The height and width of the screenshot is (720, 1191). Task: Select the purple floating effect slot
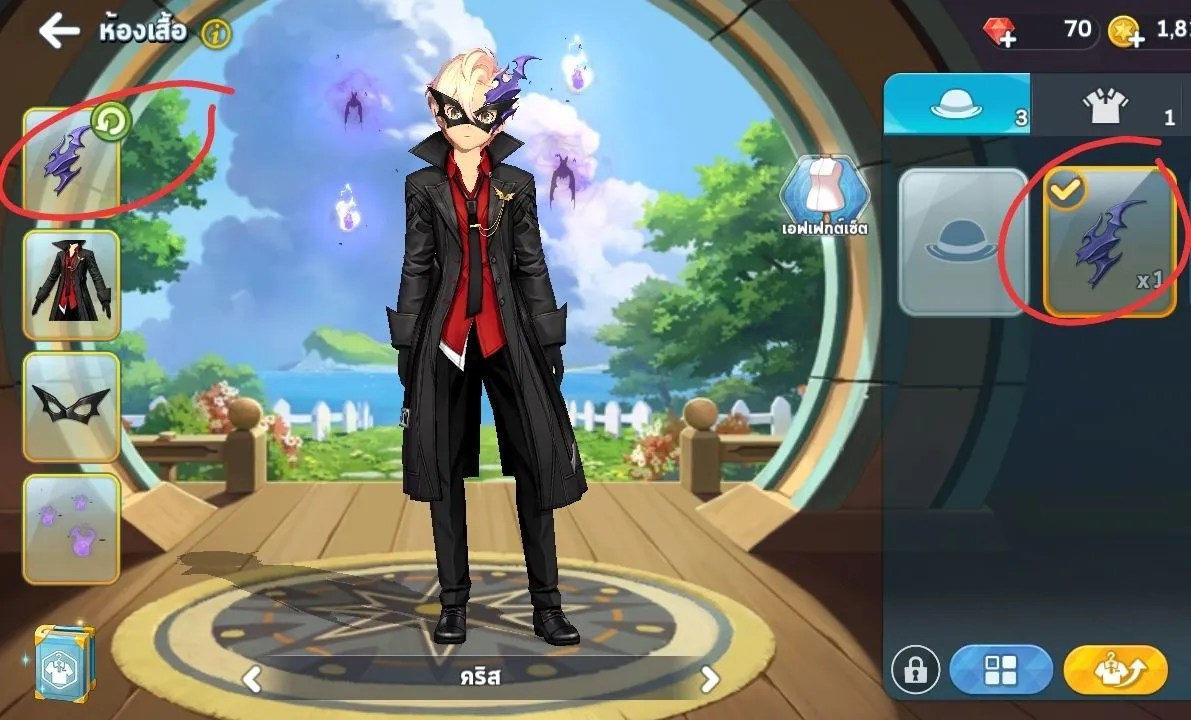pyautogui.click(x=71, y=528)
